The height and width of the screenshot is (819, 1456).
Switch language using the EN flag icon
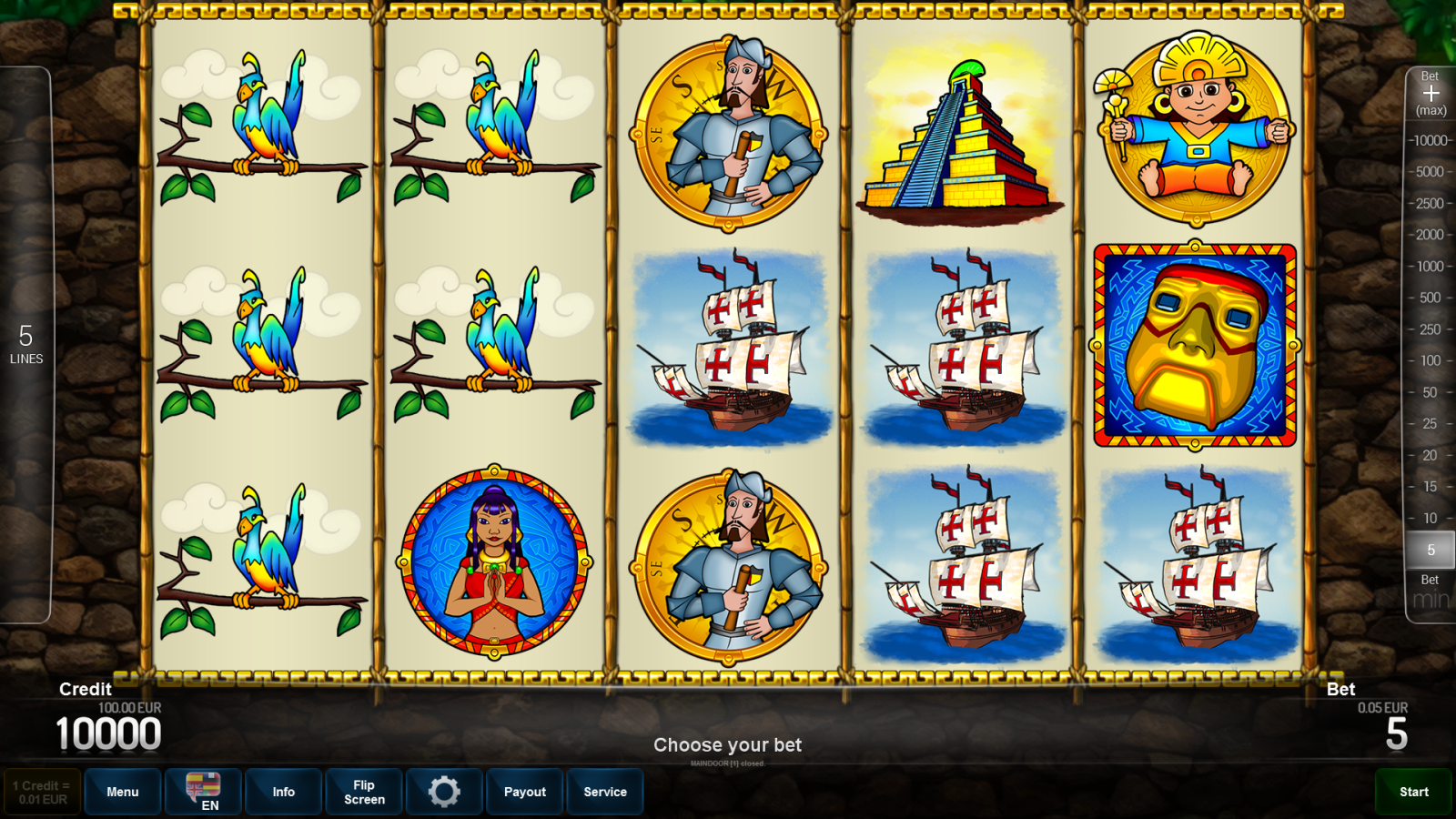[202, 792]
